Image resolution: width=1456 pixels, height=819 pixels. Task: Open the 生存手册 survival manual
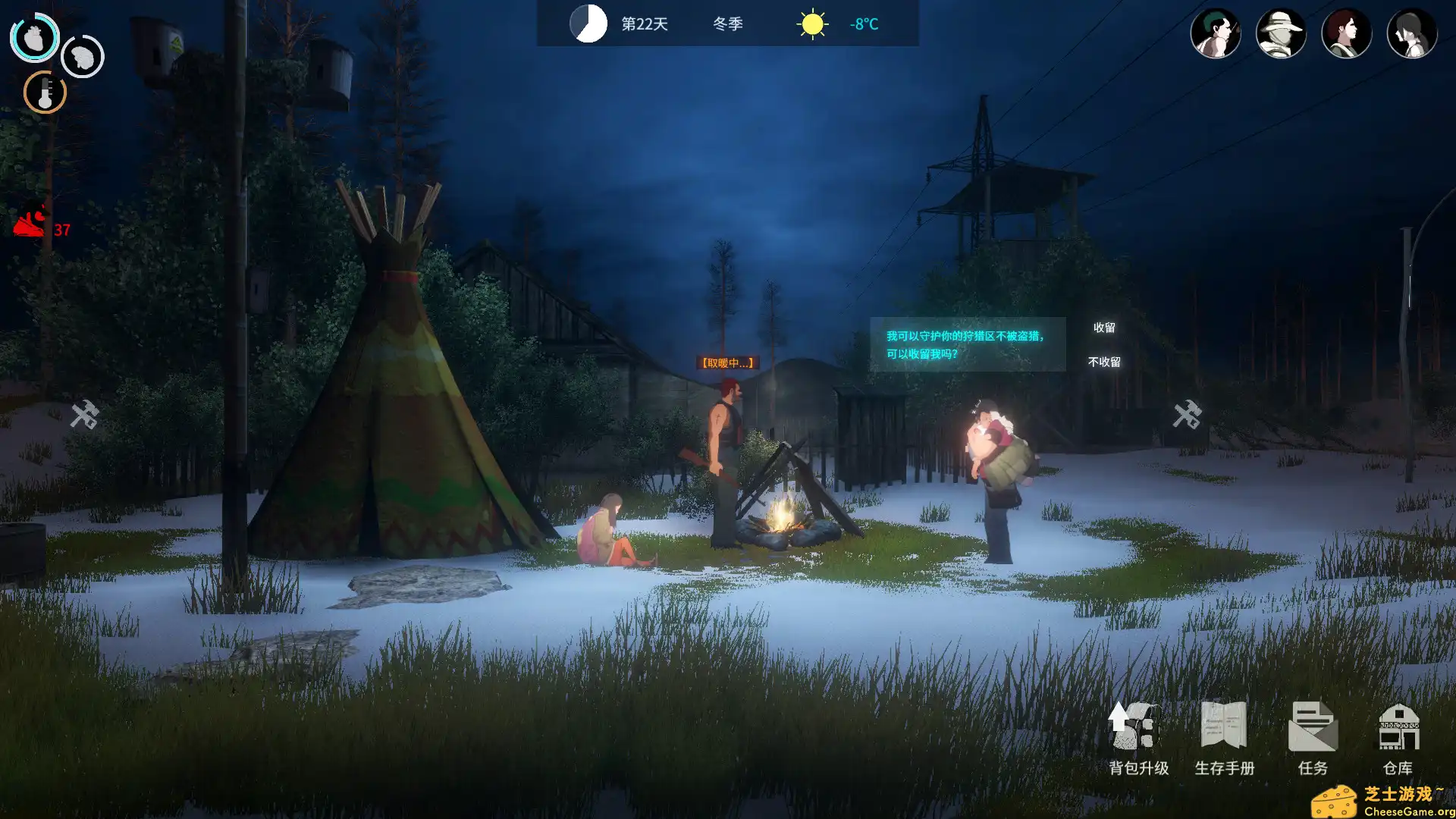click(1224, 732)
